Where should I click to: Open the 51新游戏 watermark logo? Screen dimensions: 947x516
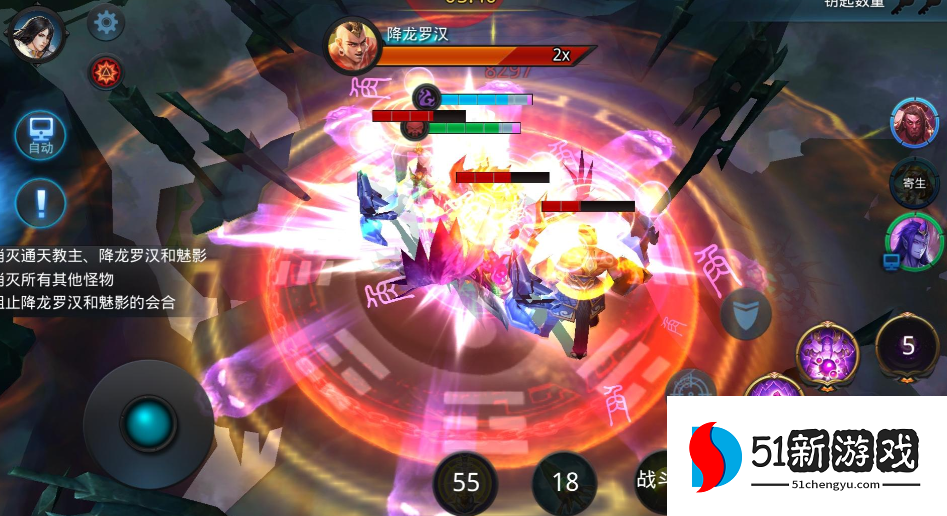point(806,457)
